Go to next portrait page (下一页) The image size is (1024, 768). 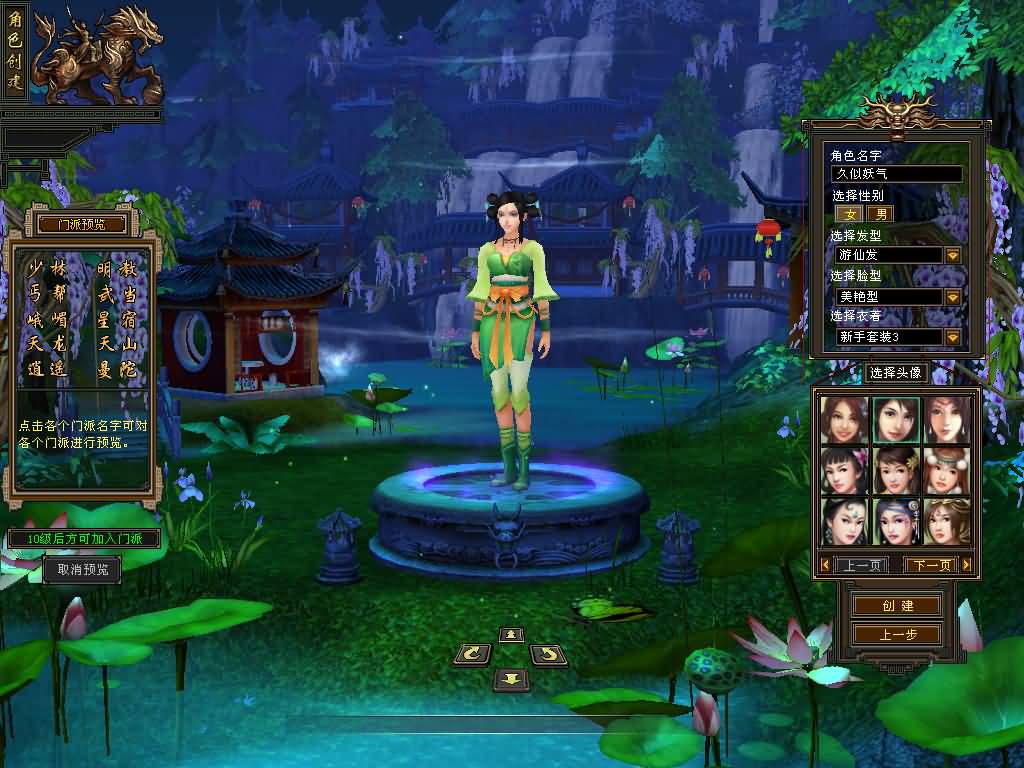[x=932, y=565]
